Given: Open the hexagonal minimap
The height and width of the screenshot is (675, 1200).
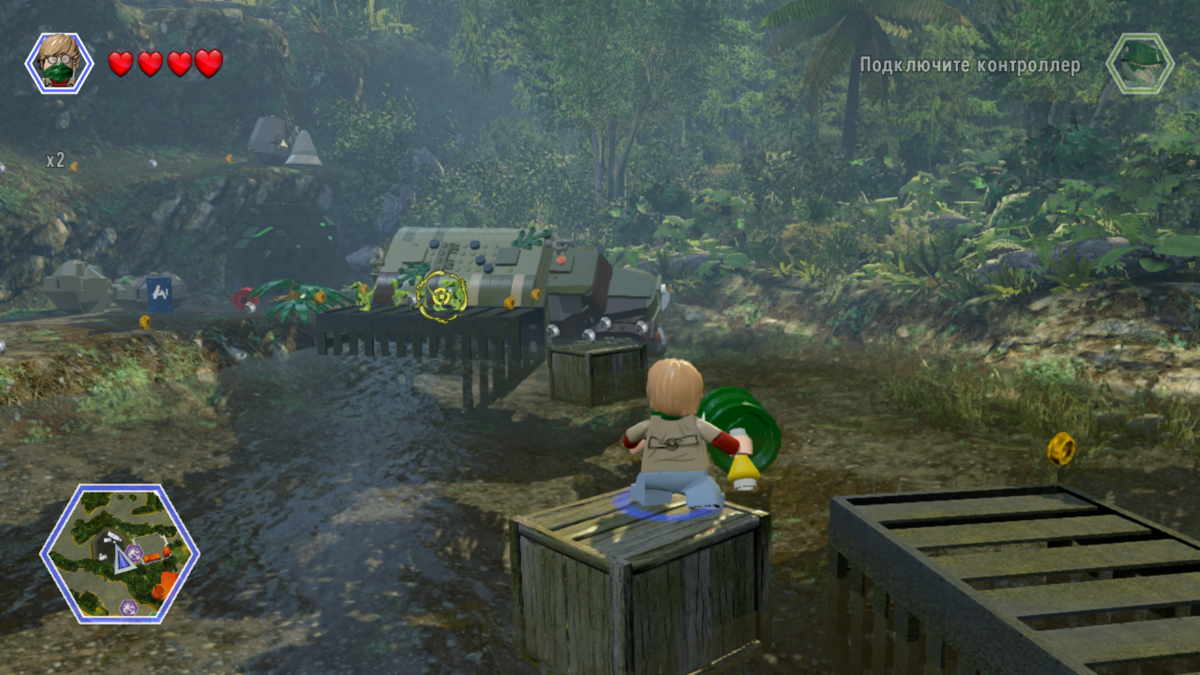Looking at the screenshot, I should click(x=119, y=553).
